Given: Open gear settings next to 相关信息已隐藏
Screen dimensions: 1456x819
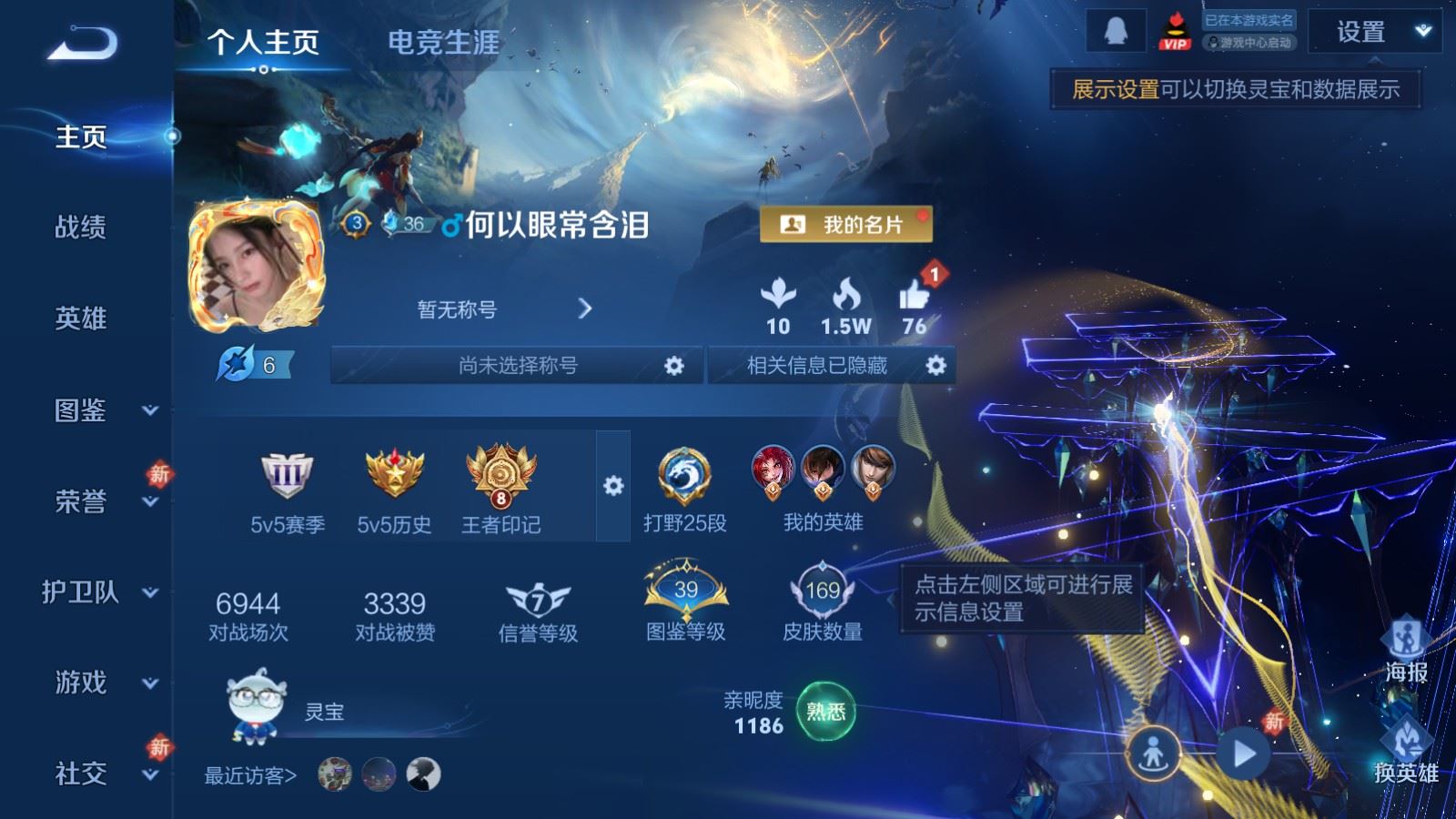Looking at the screenshot, I should click(936, 365).
